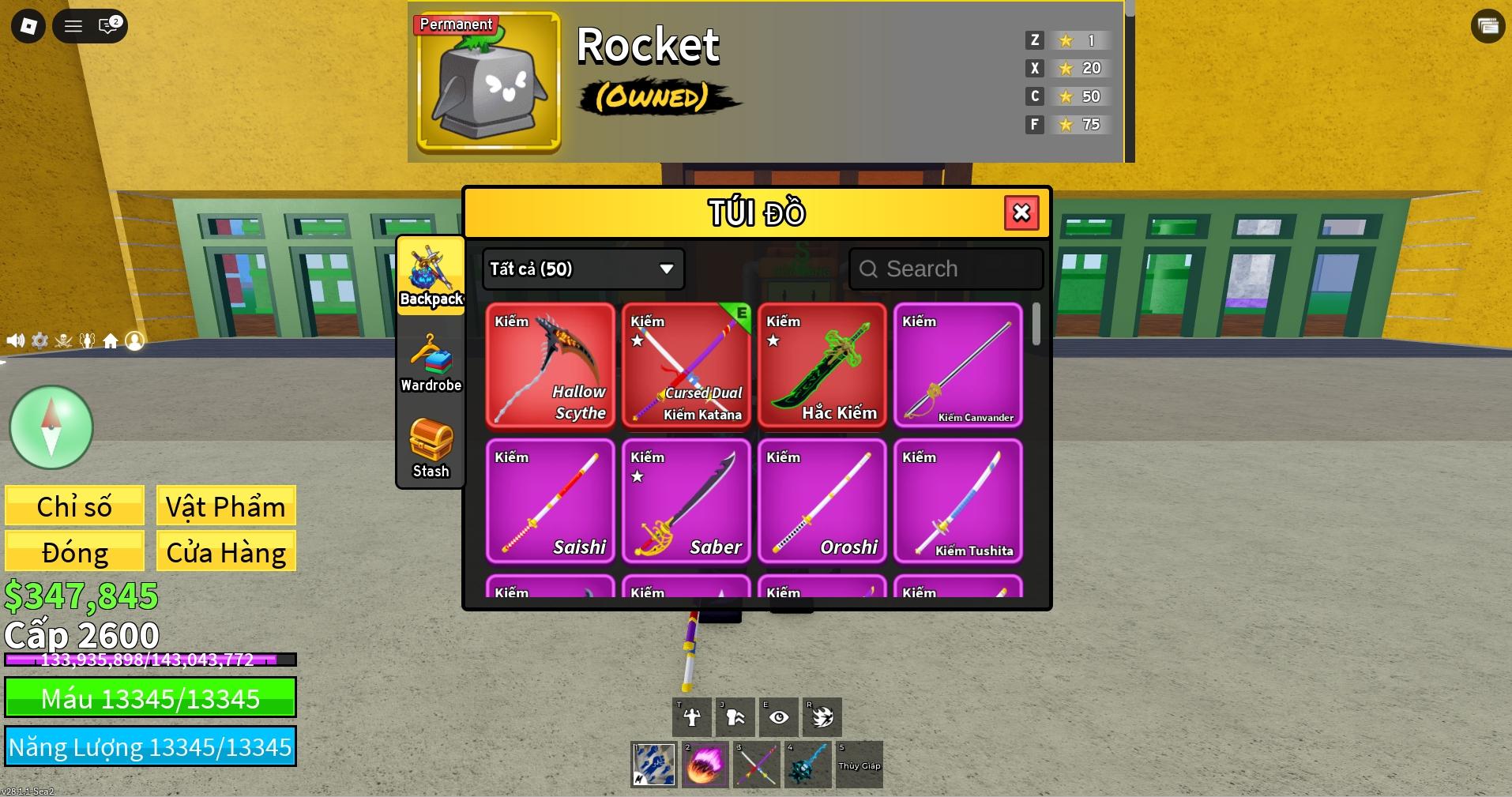The image size is (1512, 797).
Task: Select the Hallow Scythe item
Action: (550, 366)
